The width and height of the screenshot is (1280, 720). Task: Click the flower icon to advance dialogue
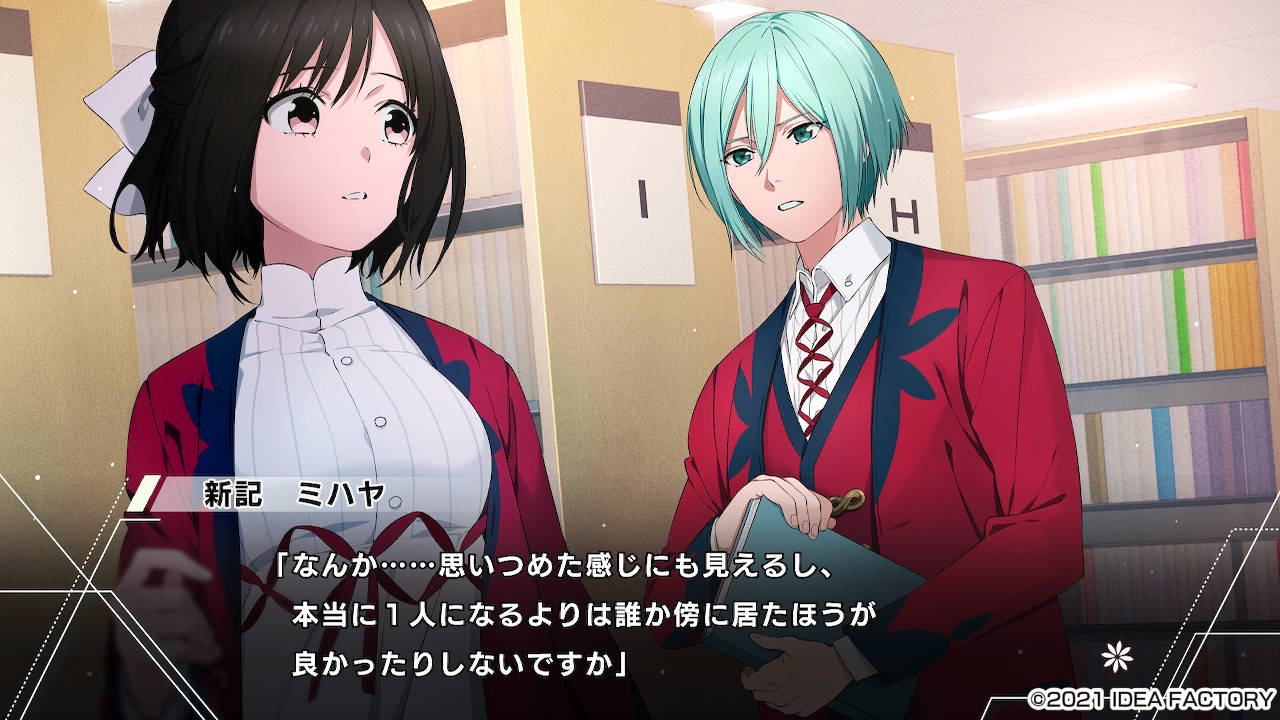(x=1112, y=656)
